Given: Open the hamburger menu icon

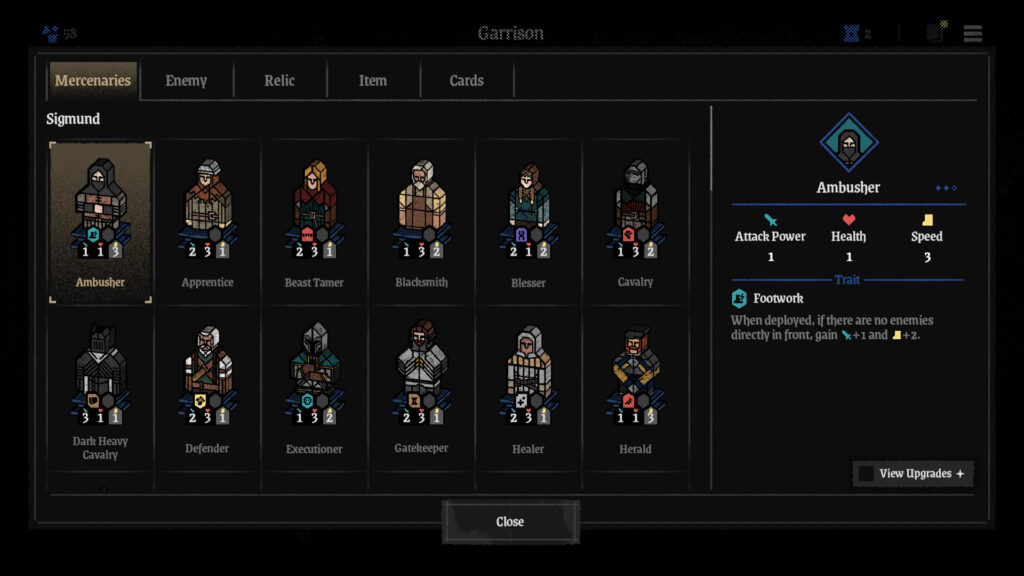Looking at the screenshot, I should pyautogui.click(x=973, y=33).
